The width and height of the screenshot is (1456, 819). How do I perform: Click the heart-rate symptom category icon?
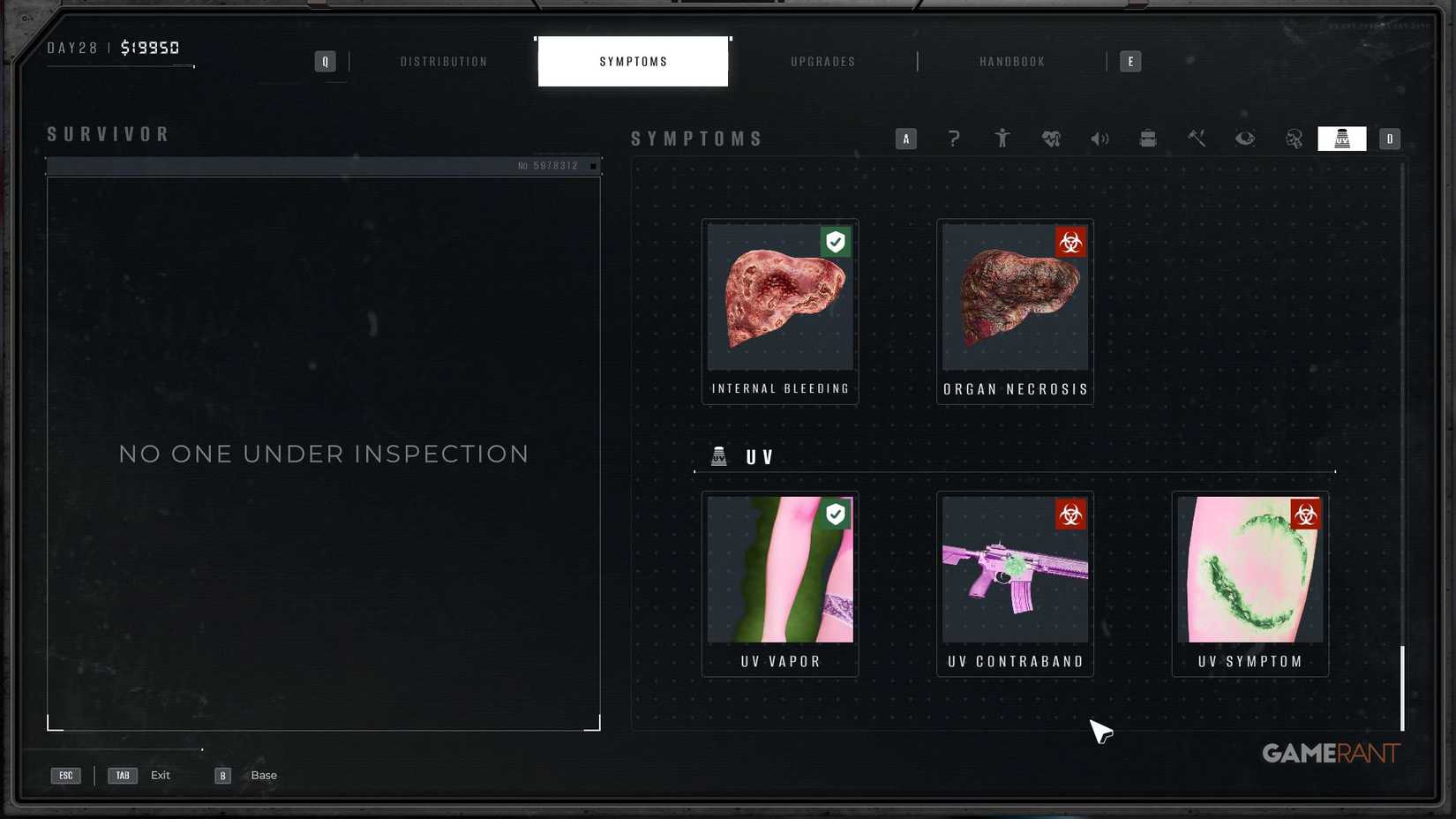[x=1052, y=139]
